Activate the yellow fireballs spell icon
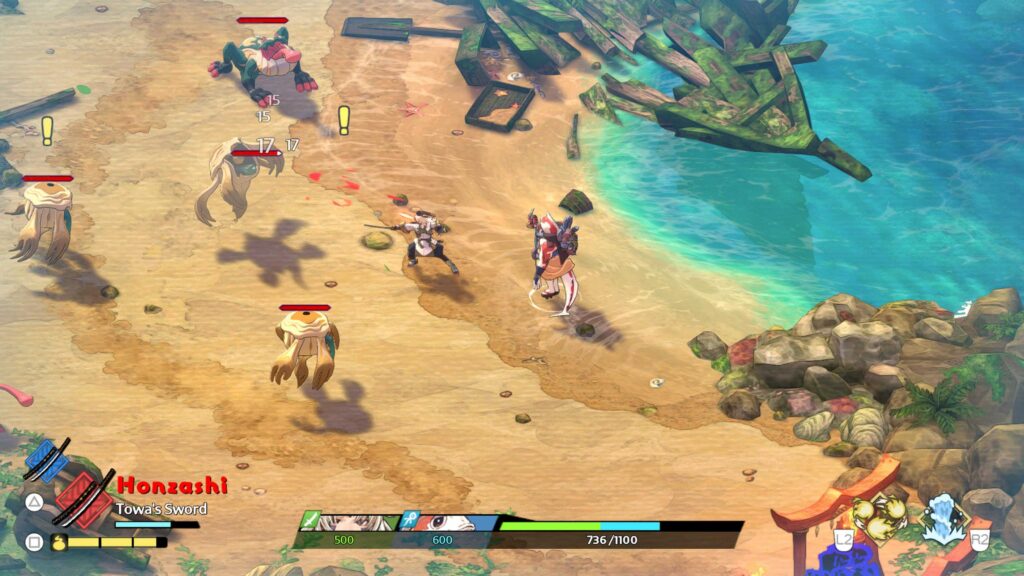The image size is (1024, 576). click(x=878, y=516)
